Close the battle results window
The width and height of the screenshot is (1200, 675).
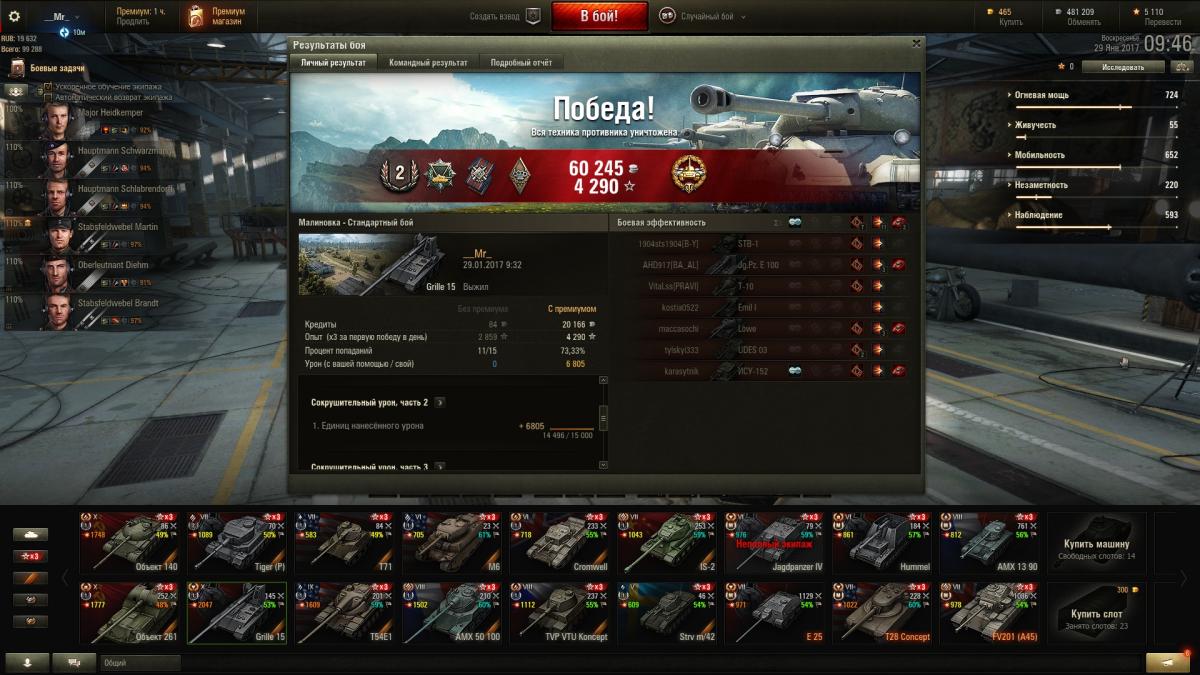pyautogui.click(x=916, y=44)
